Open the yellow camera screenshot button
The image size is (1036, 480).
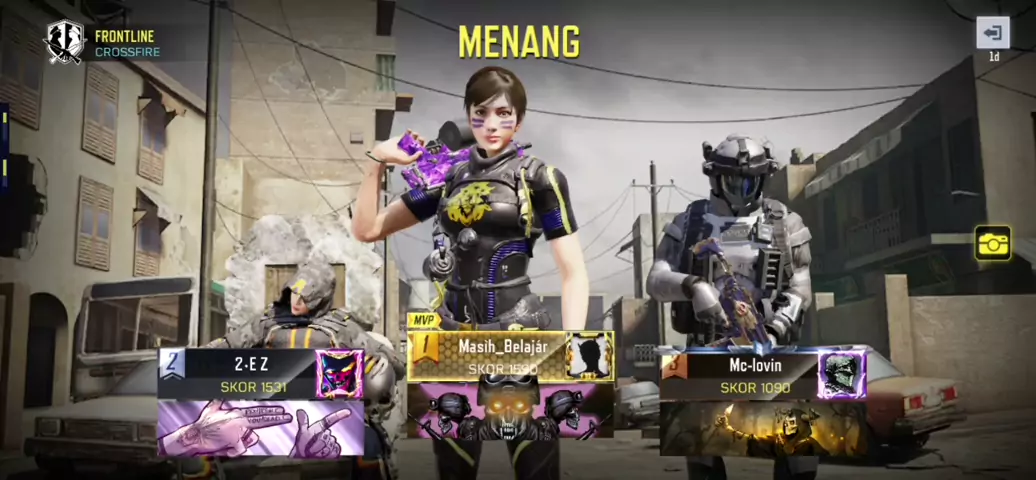coord(993,243)
